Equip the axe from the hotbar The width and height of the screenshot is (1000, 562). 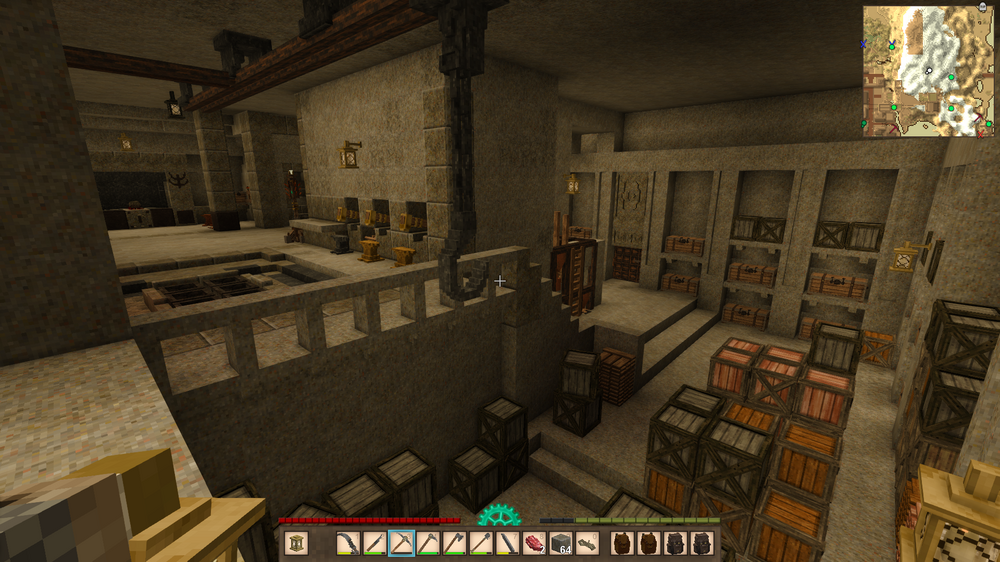[x=455, y=544]
